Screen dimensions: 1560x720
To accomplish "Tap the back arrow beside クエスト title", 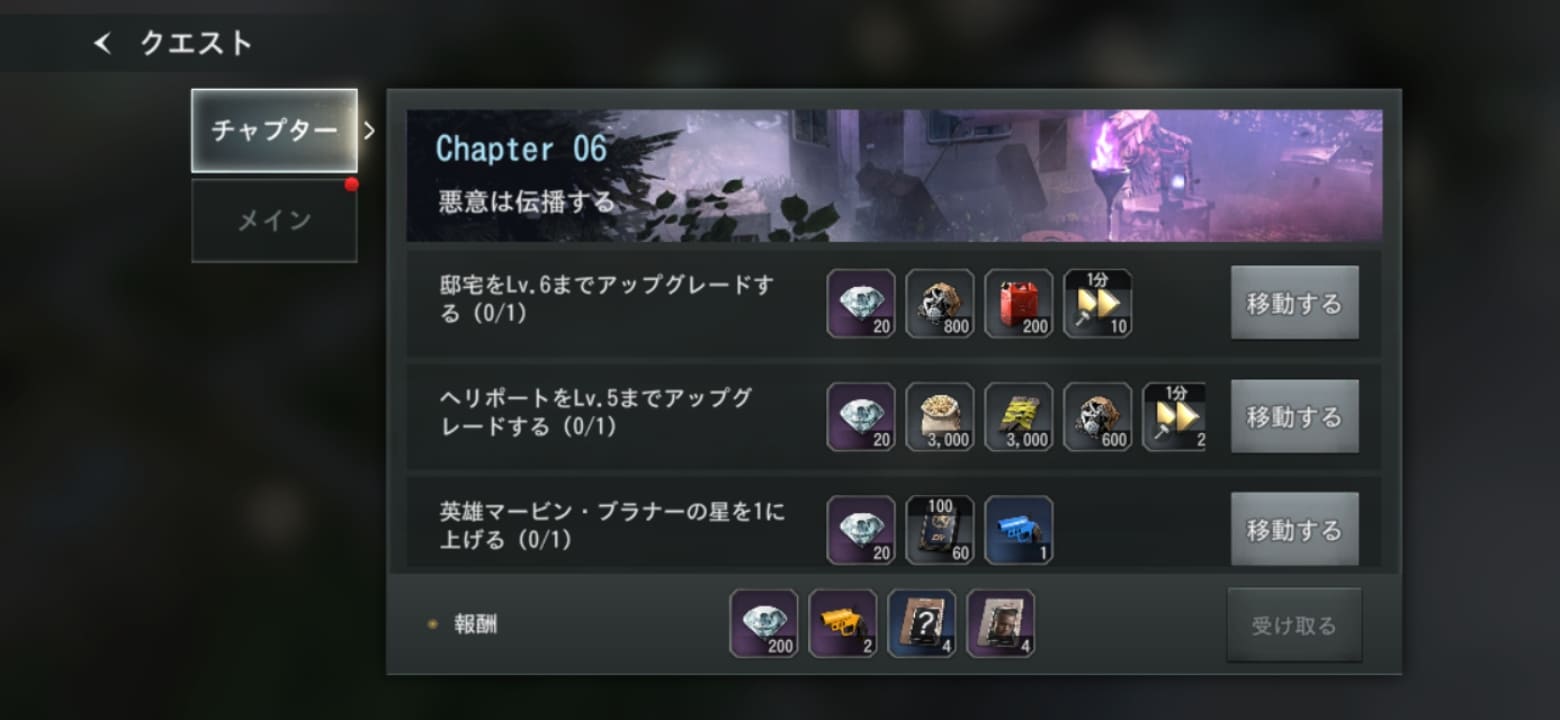I will coord(101,44).
